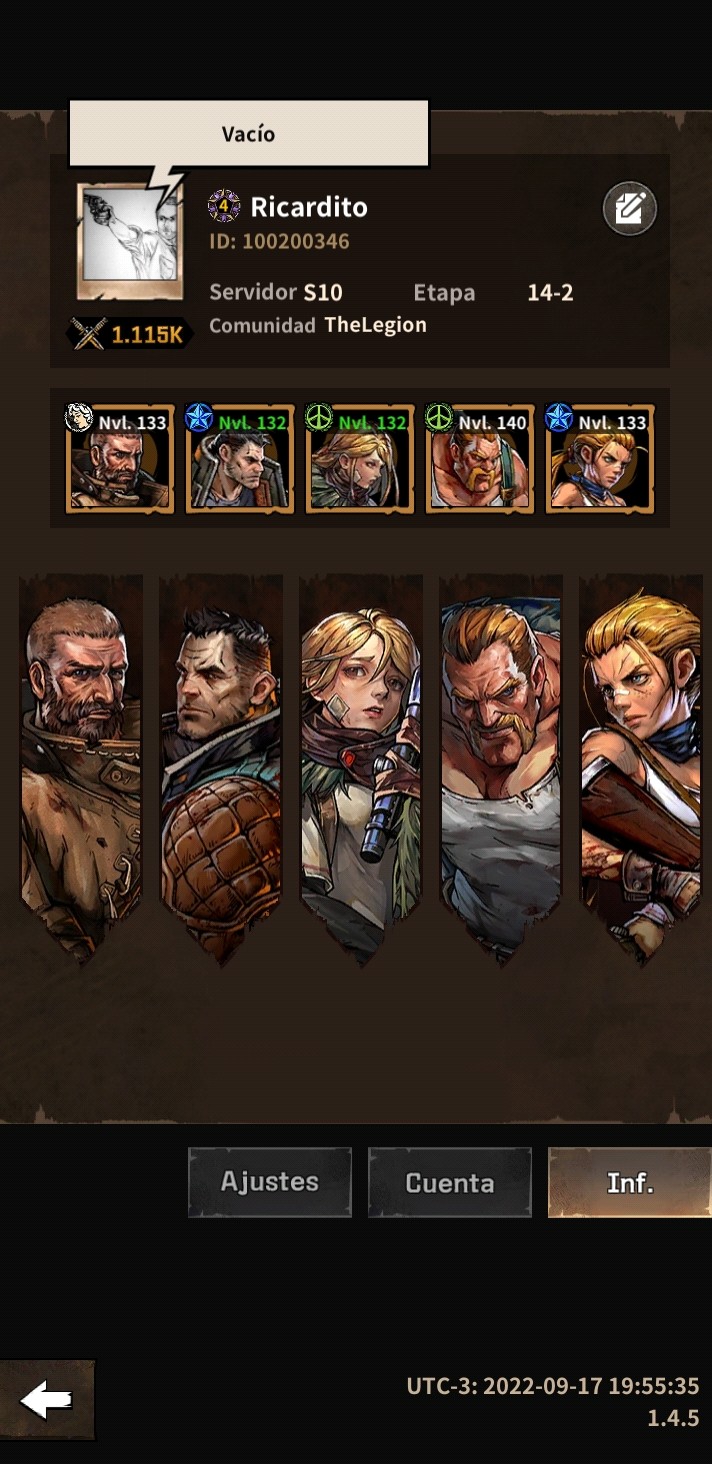The image size is (712, 1464).
Task: Go back with the arrow button
Action: point(47,1401)
